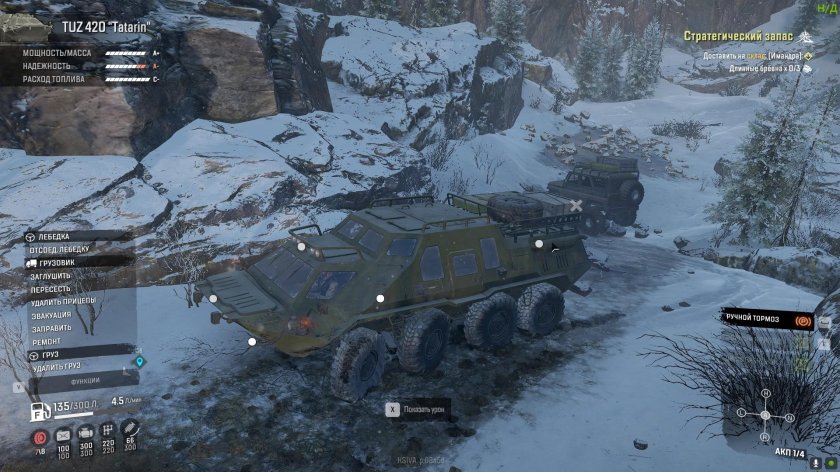Open the Функции functions button
This screenshot has width=840, height=472.
tap(84, 381)
